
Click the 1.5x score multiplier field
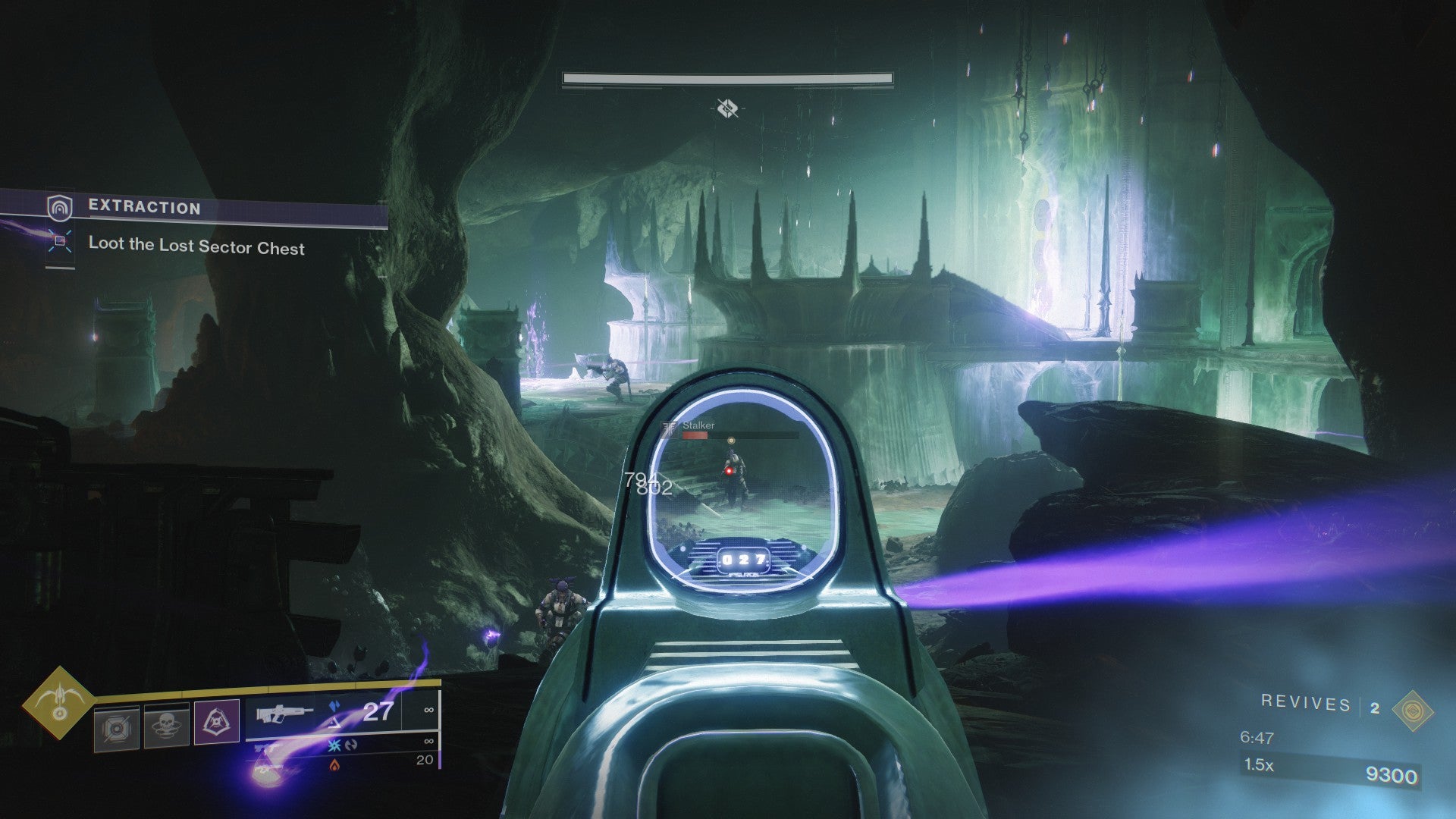[x=1261, y=766]
